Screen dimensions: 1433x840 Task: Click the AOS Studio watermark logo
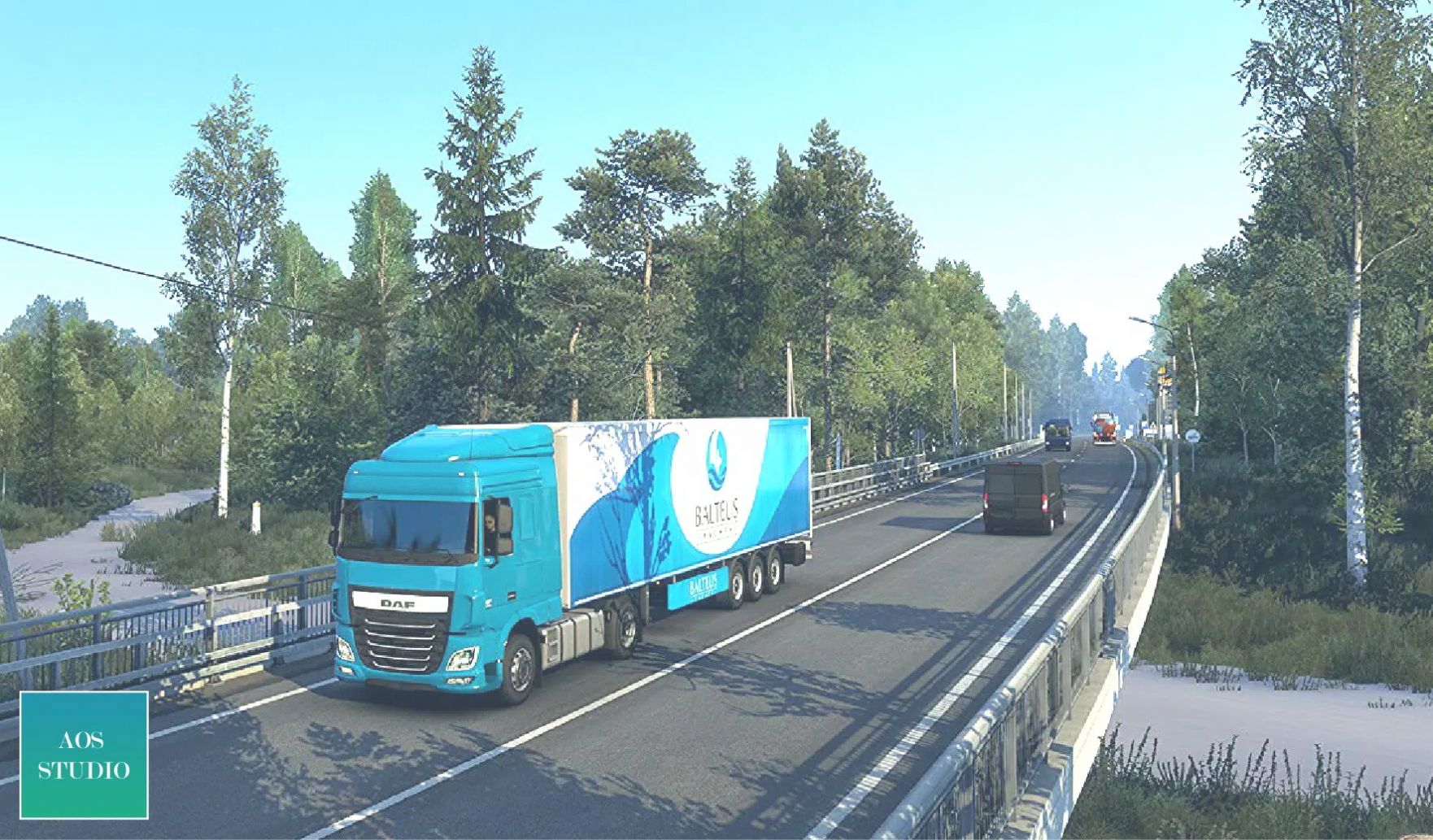pyautogui.click(x=84, y=755)
